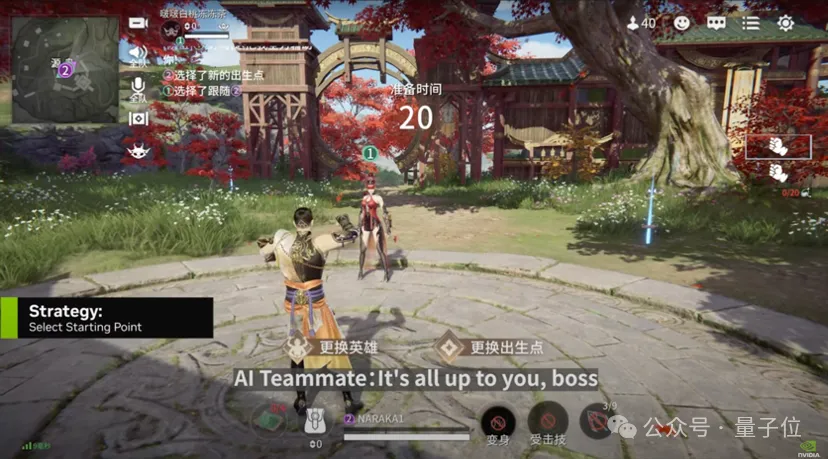Open the backpack bag icon
The height and width of the screenshot is (460, 828).
pos(315,420)
